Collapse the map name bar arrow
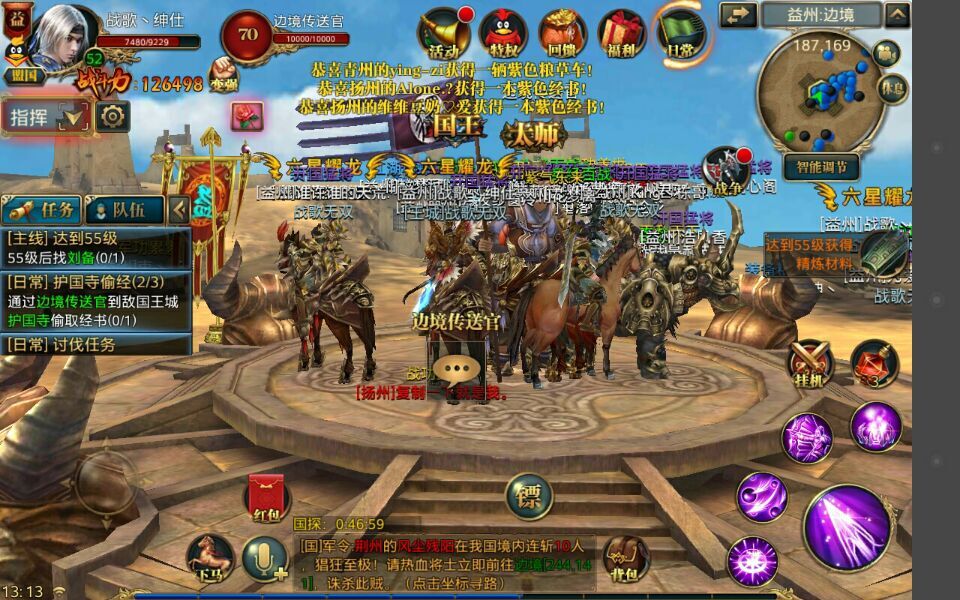This screenshot has width=960, height=600. tap(897, 15)
